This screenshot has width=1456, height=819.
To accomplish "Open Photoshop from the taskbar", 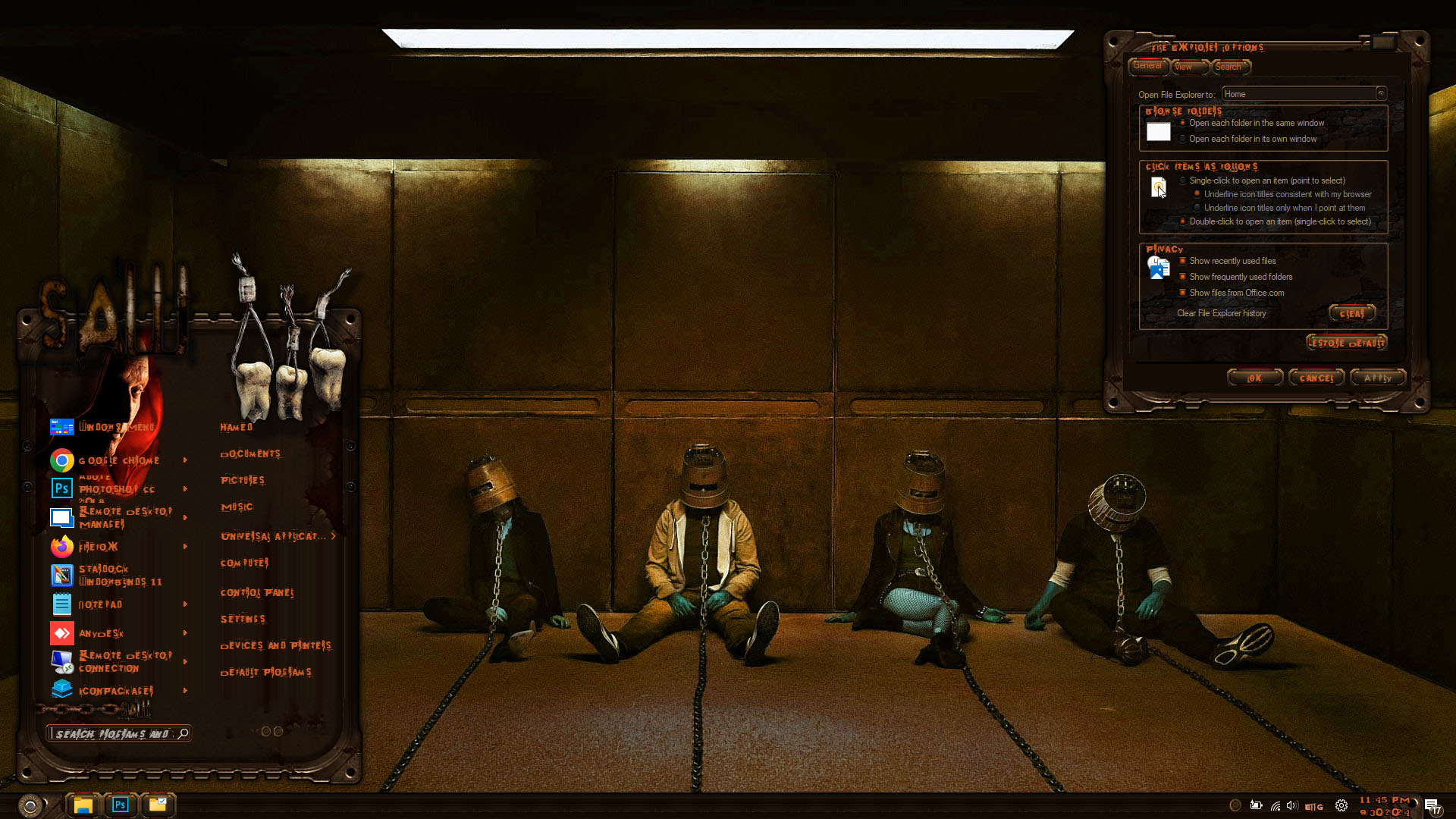I will click(x=121, y=805).
